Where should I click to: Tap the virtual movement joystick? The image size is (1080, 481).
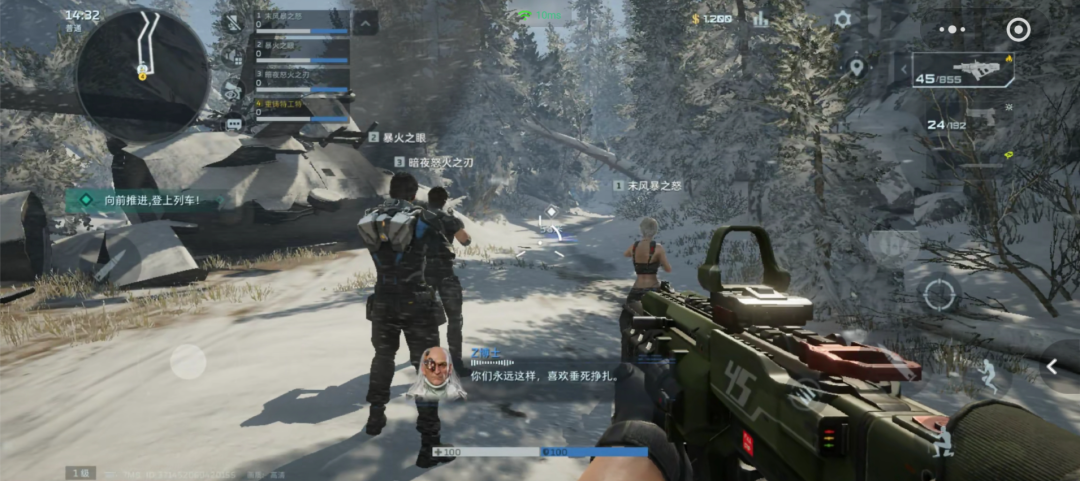click(x=188, y=361)
